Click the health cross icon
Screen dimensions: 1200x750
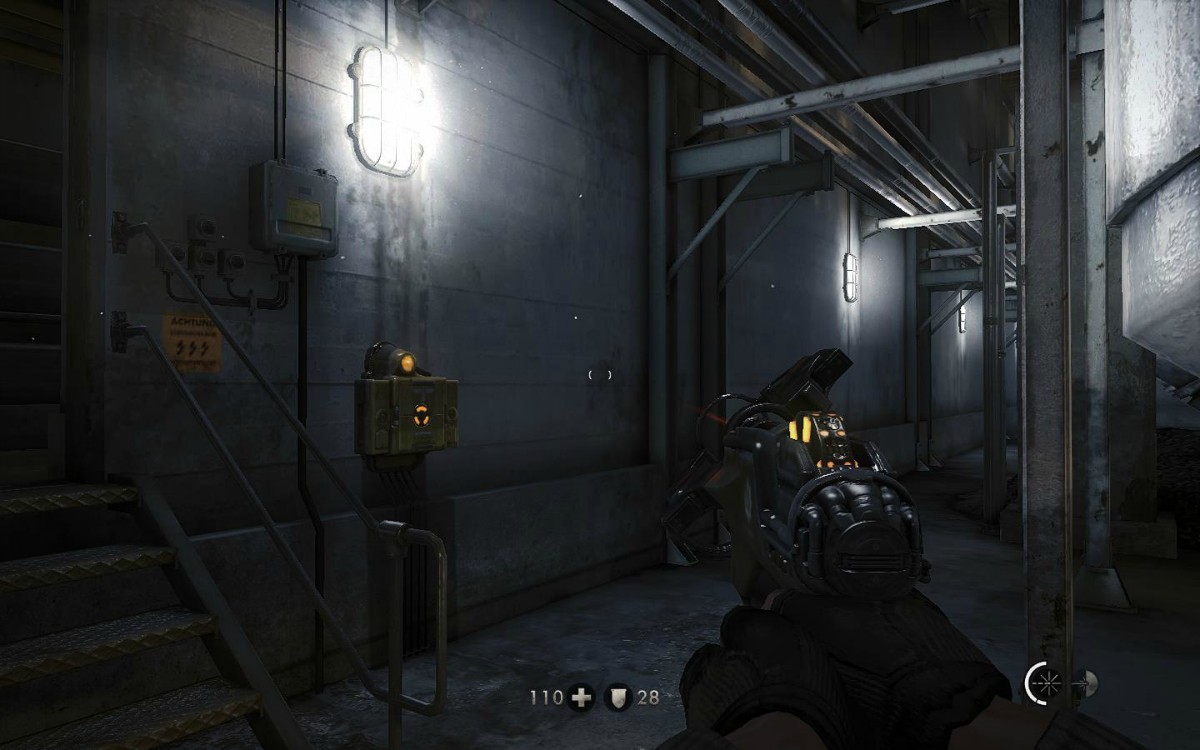tap(580, 697)
